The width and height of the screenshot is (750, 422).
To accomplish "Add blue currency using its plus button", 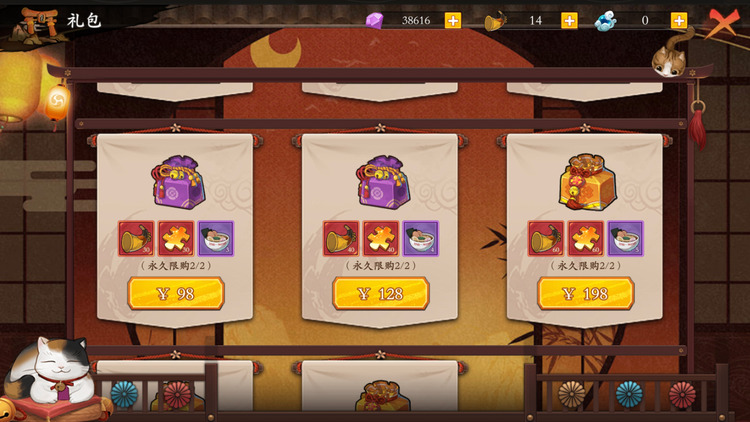I will point(679,21).
